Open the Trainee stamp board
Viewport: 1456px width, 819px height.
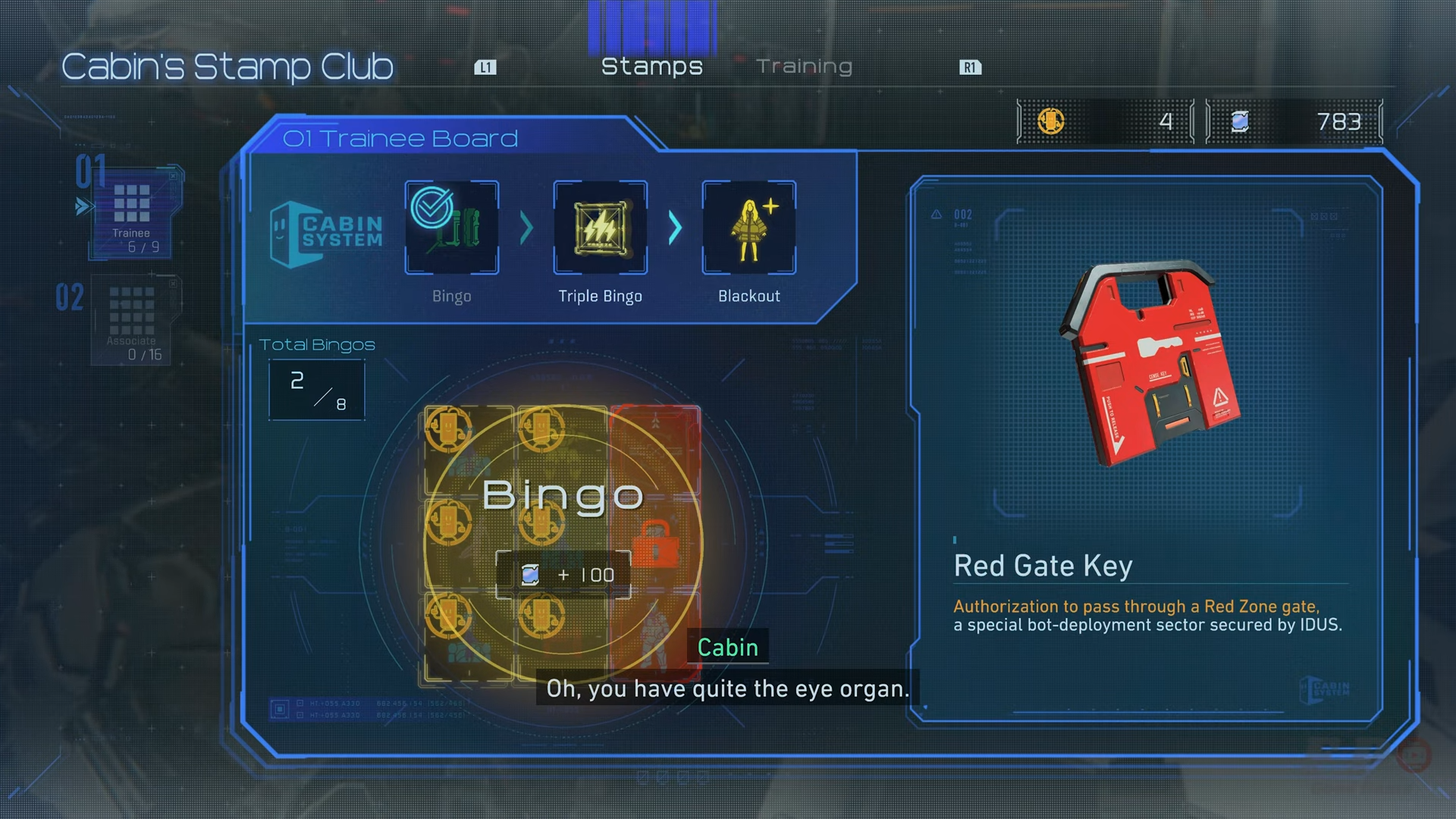[x=132, y=212]
